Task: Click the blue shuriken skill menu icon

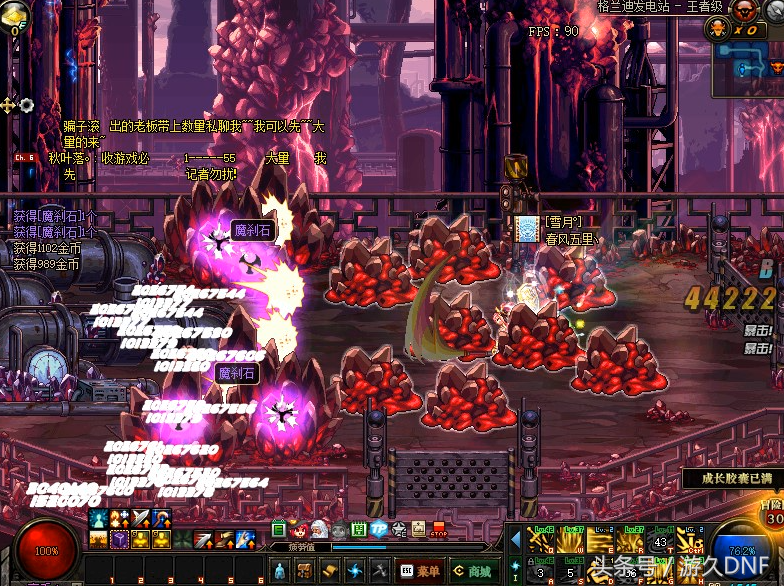Action: point(355,570)
